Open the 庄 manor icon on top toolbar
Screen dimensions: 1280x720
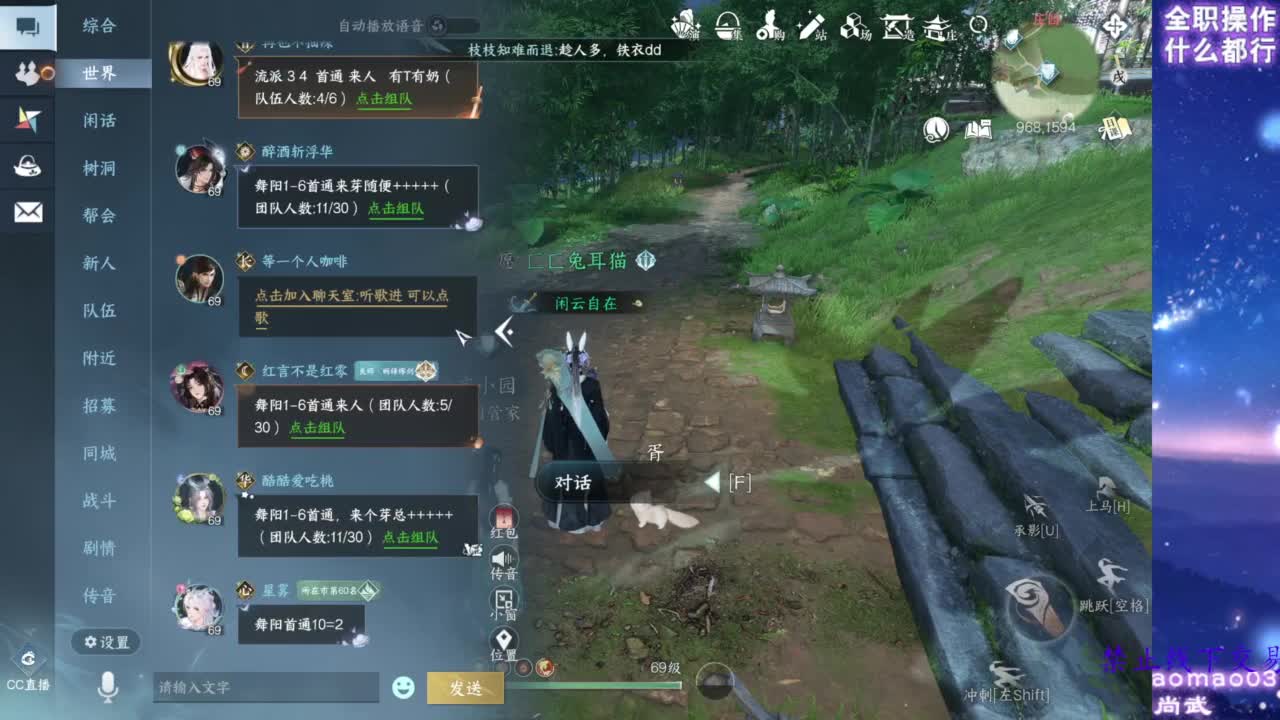click(x=936, y=28)
